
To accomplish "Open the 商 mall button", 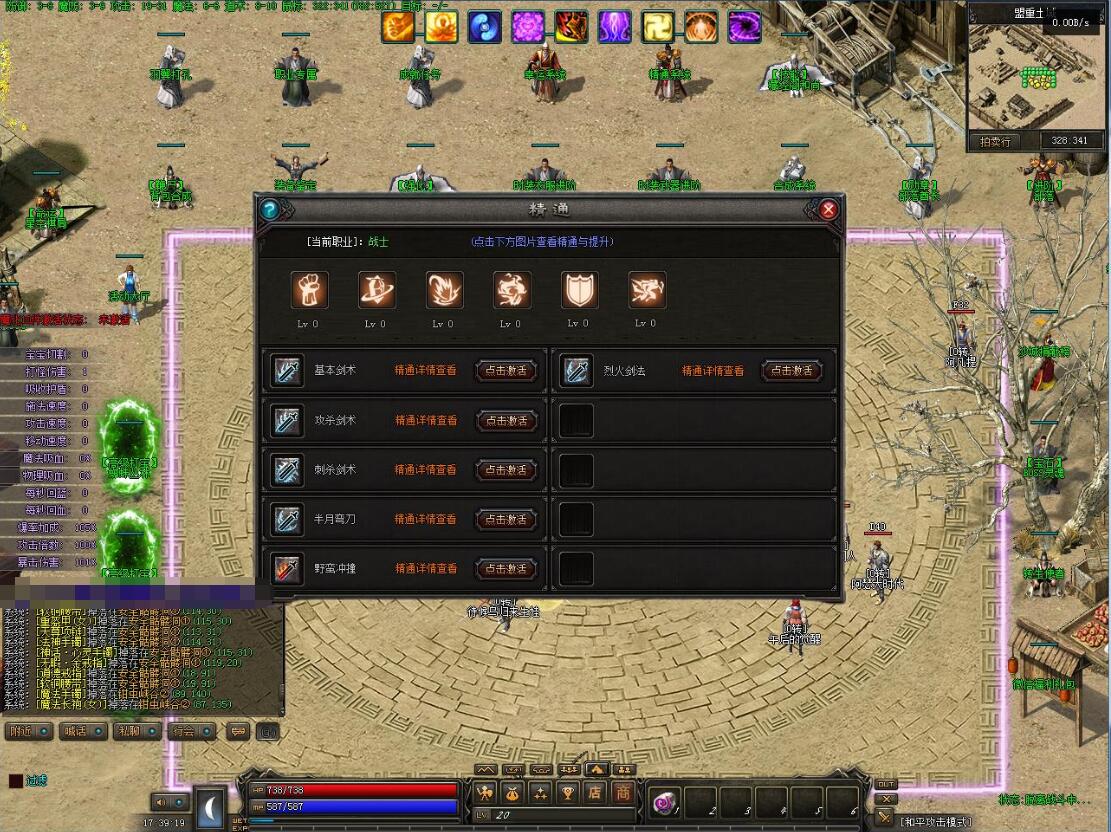I will coord(622,793).
